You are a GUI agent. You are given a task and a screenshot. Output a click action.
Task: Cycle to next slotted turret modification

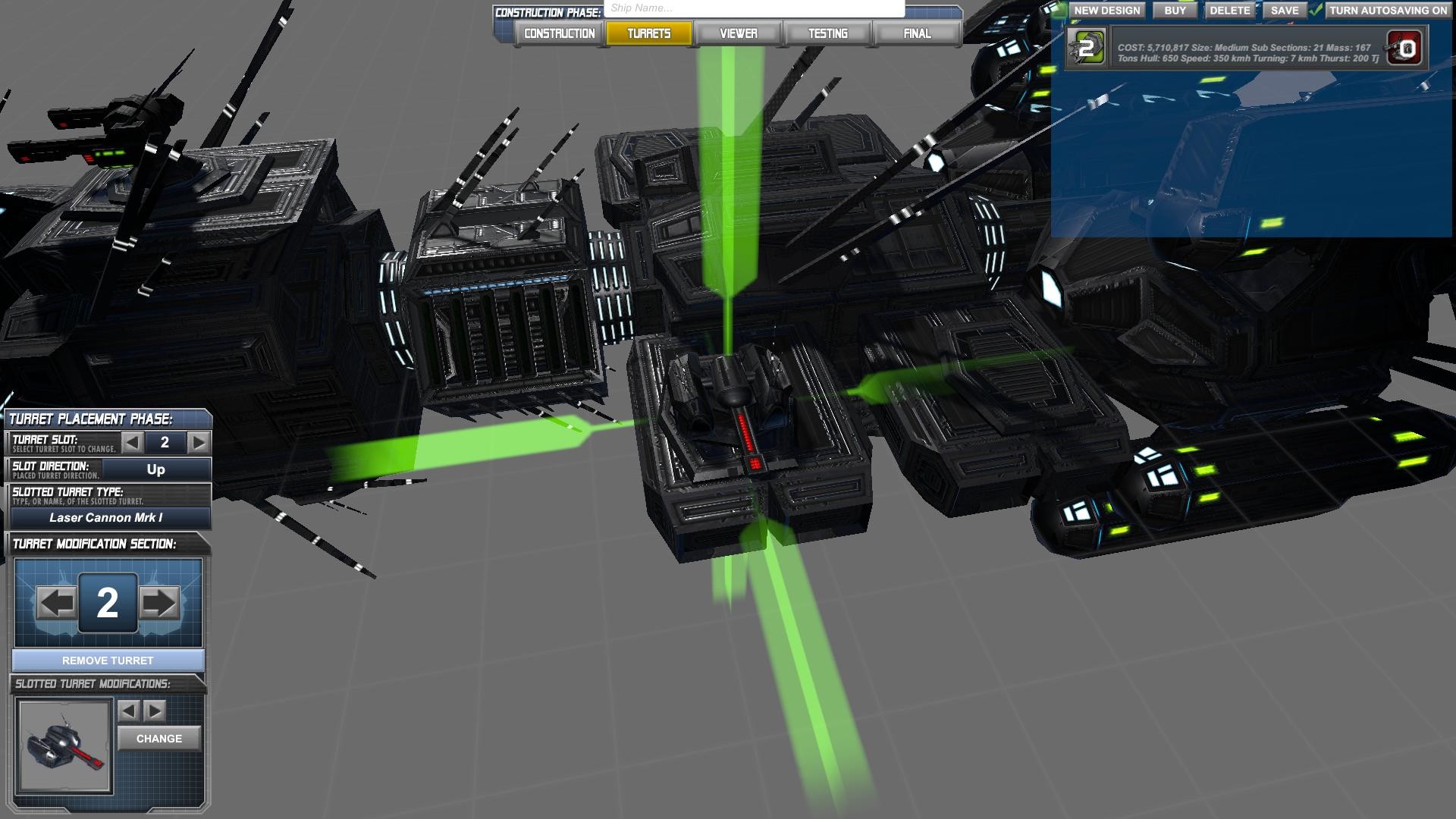155,711
